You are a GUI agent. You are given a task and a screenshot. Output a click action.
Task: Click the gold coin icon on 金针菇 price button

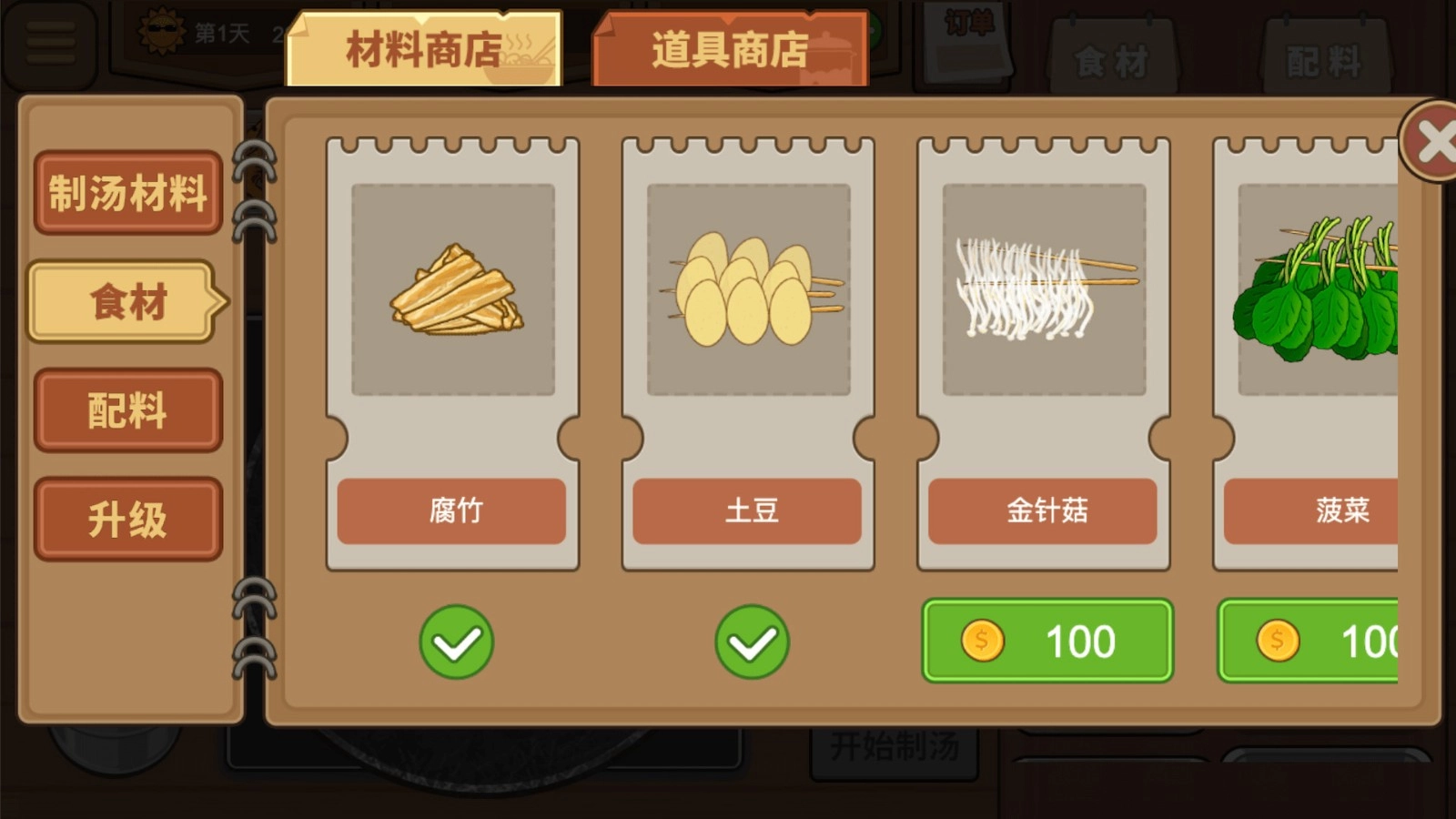click(x=981, y=641)
